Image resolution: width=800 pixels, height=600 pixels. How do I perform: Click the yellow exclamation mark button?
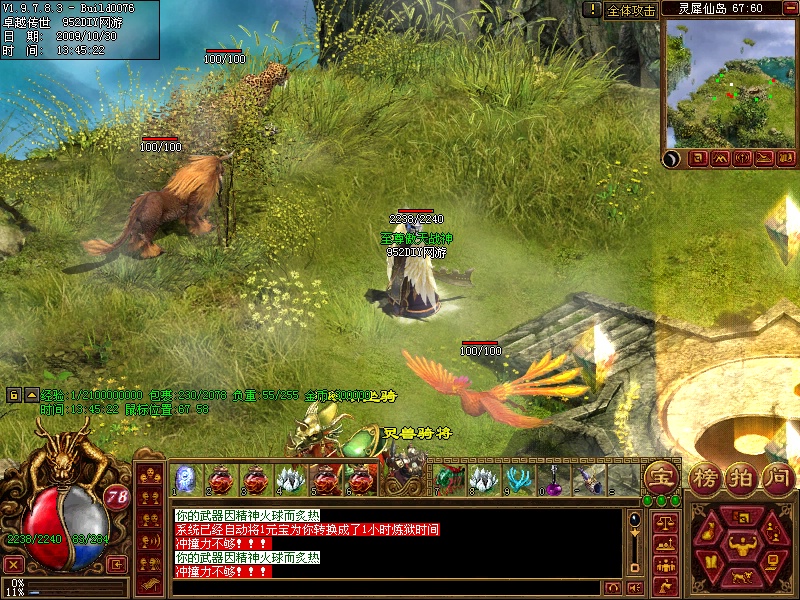pyautogui.click(x=593, y=10)
